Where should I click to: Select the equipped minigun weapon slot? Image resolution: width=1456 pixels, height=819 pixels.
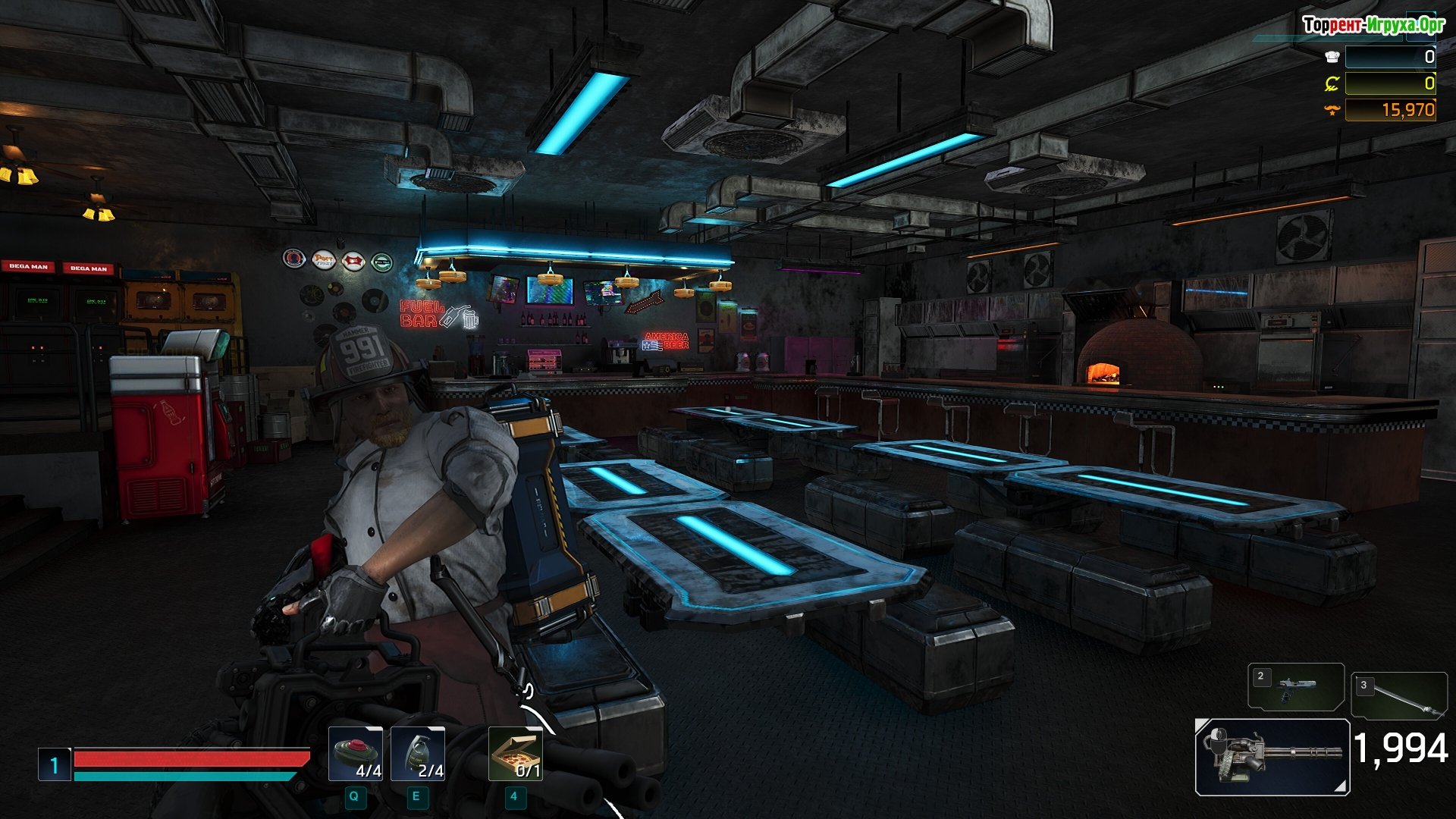coord(1272,756)
